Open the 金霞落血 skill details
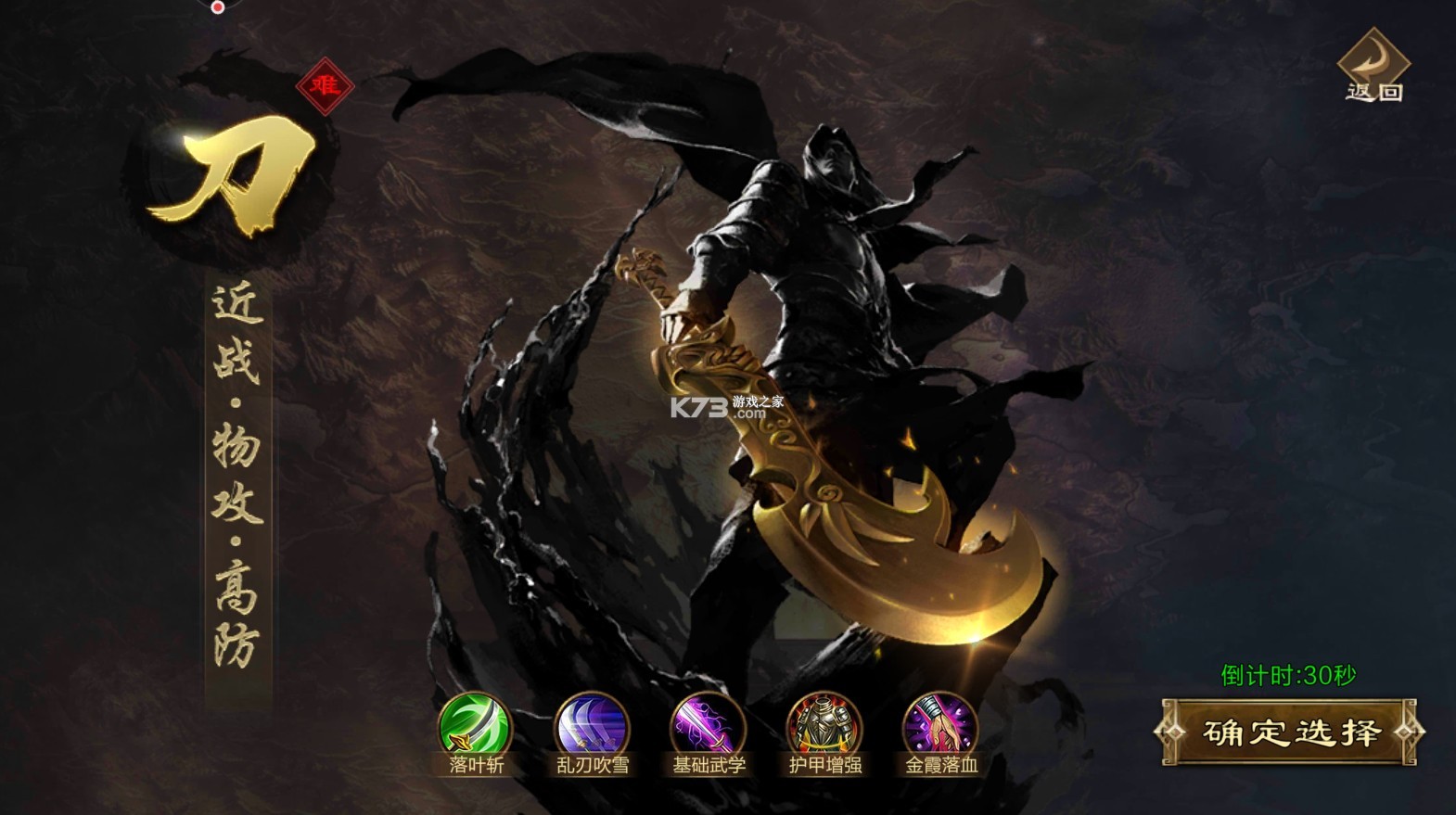1456x815 pixels. coord(940,726)
